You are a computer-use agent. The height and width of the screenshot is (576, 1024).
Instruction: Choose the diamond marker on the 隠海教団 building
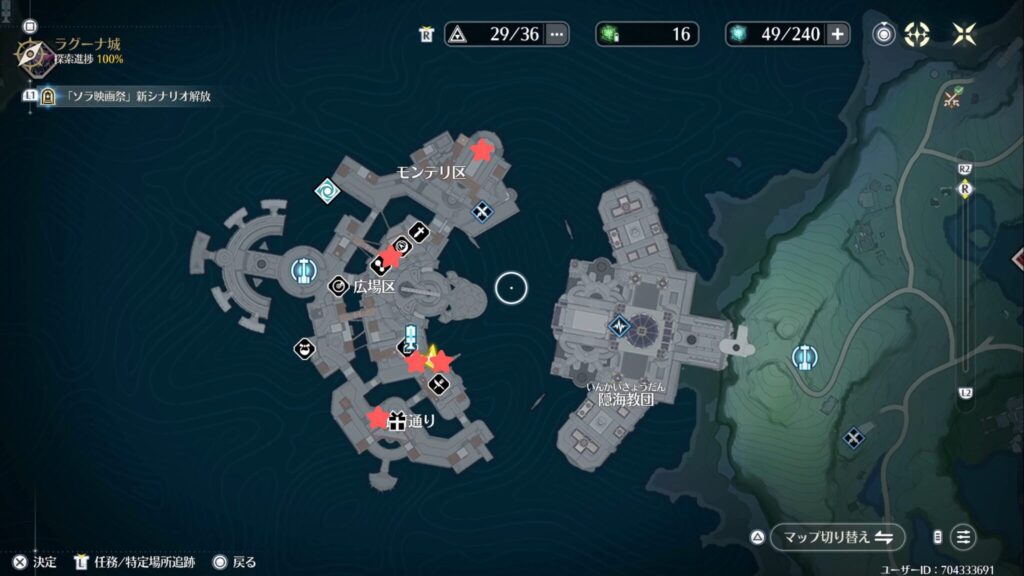(x=619, y=326)
